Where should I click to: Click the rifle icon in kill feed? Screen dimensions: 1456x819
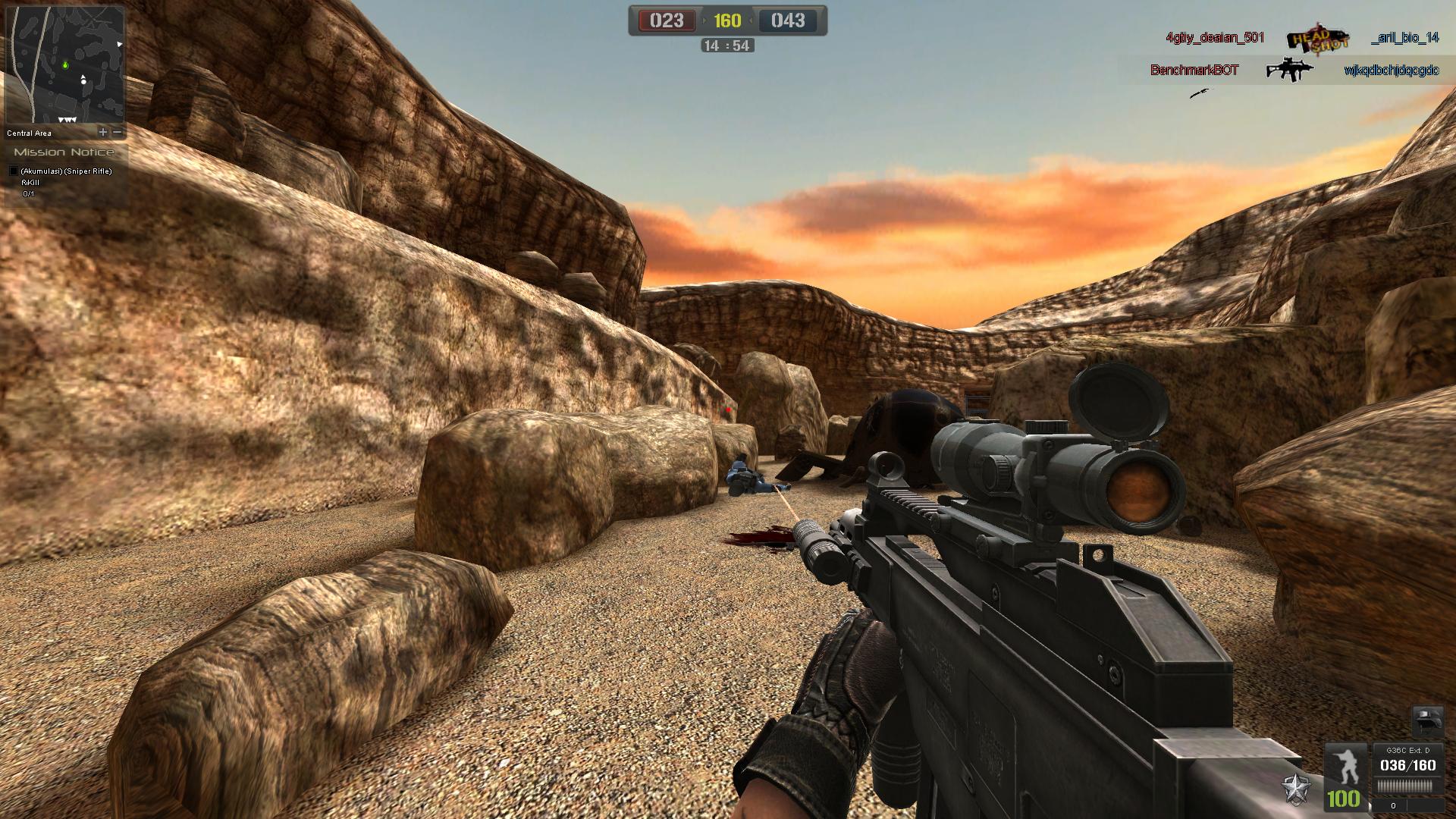point(1289,71)
